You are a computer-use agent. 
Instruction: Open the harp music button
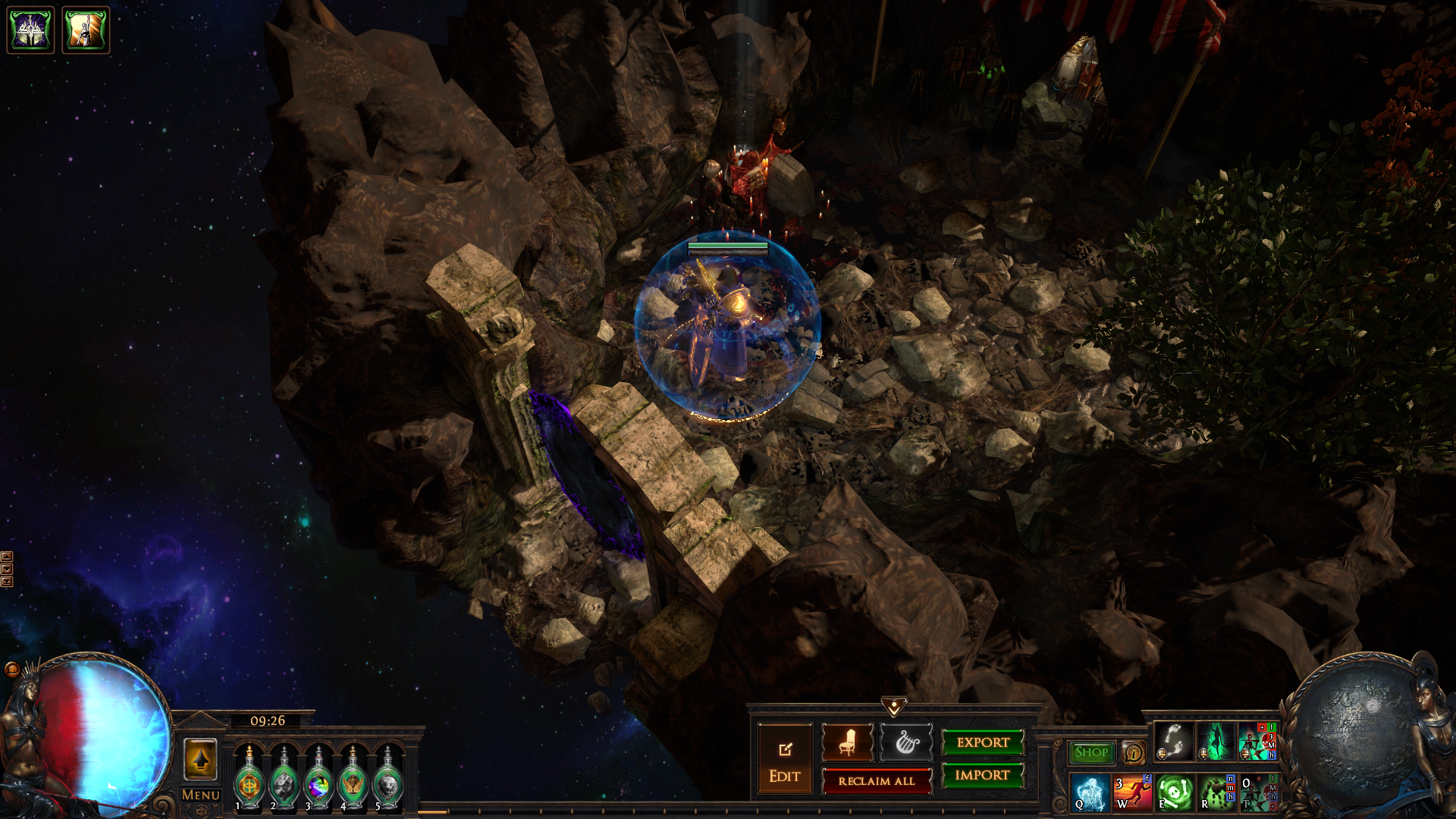coord(906,742)
